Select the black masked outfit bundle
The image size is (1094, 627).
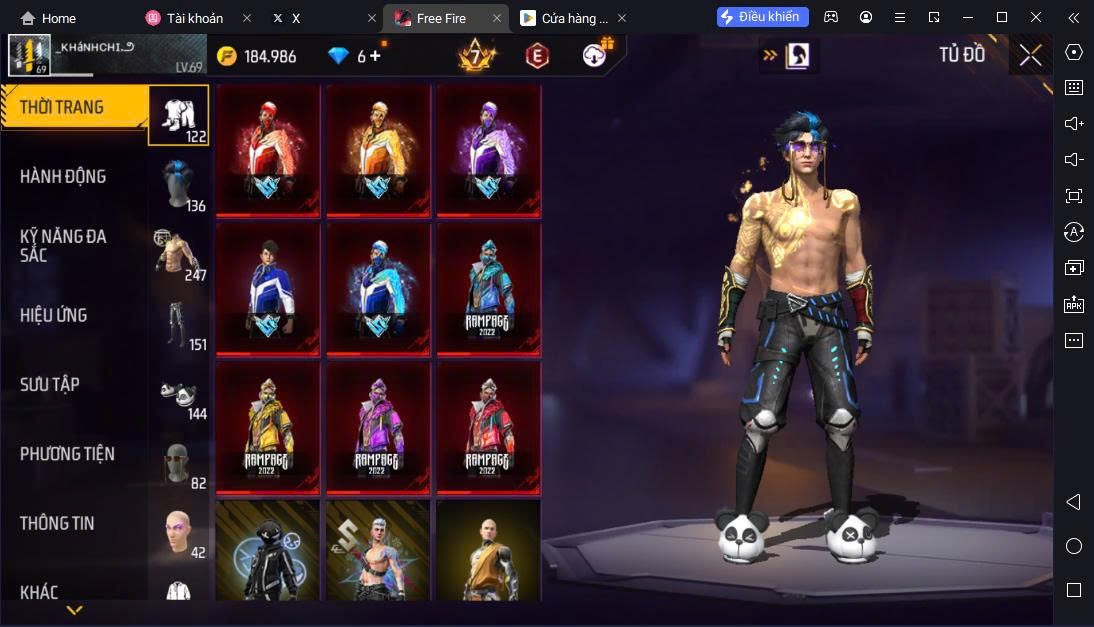tap(268, 552)
